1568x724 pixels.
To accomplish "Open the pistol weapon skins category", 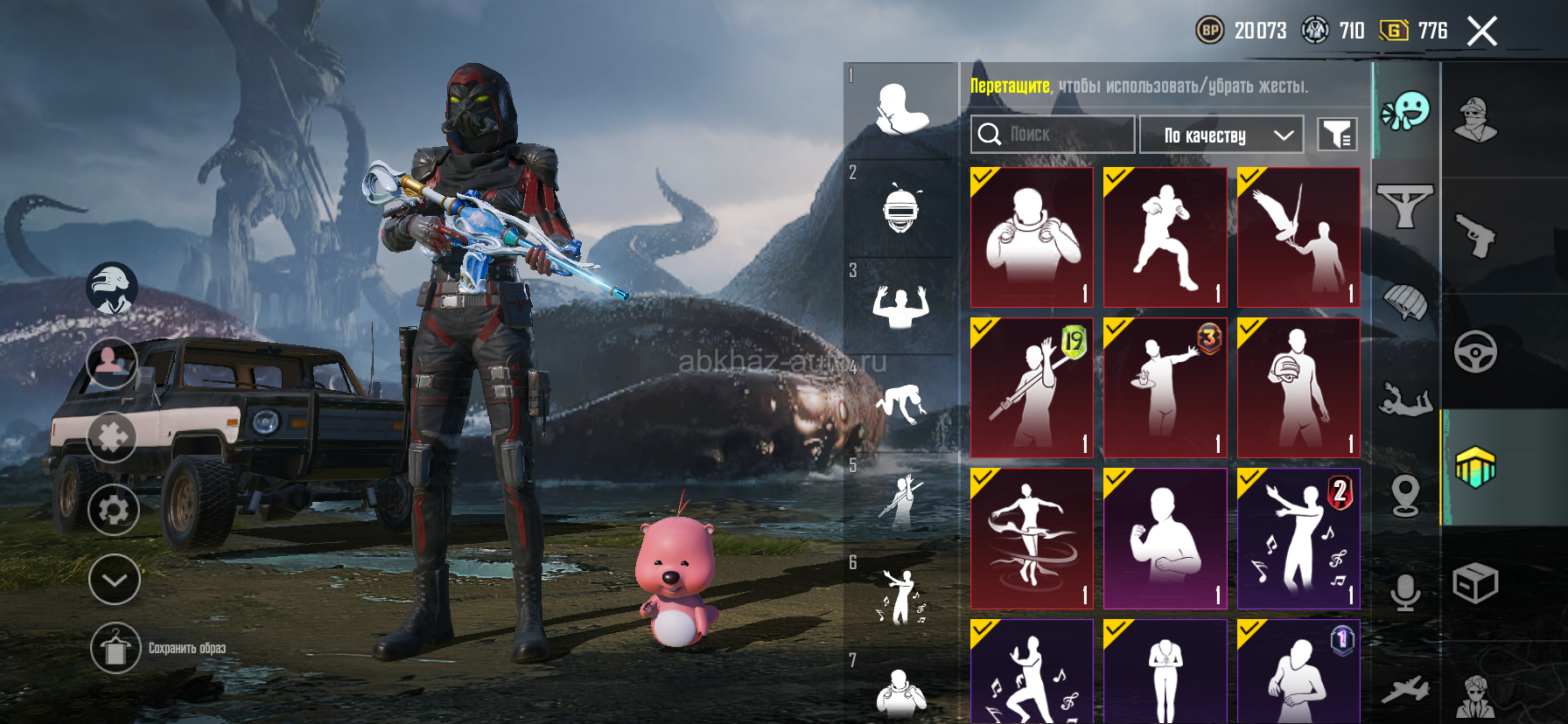I will (x=1475, y=235).
